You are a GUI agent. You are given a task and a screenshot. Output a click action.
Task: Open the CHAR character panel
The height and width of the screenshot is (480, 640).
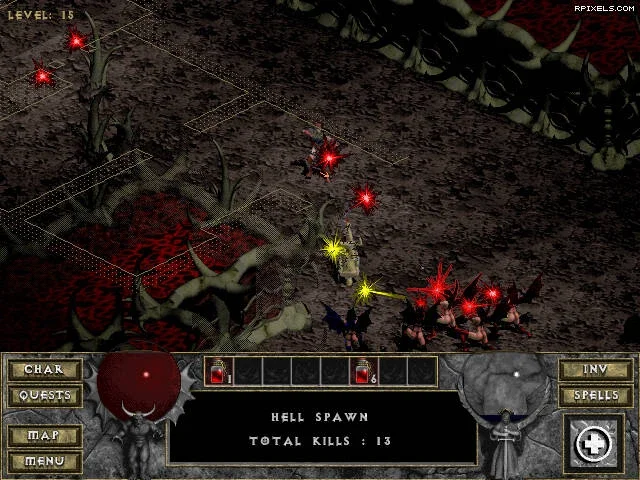click(43, 369)
